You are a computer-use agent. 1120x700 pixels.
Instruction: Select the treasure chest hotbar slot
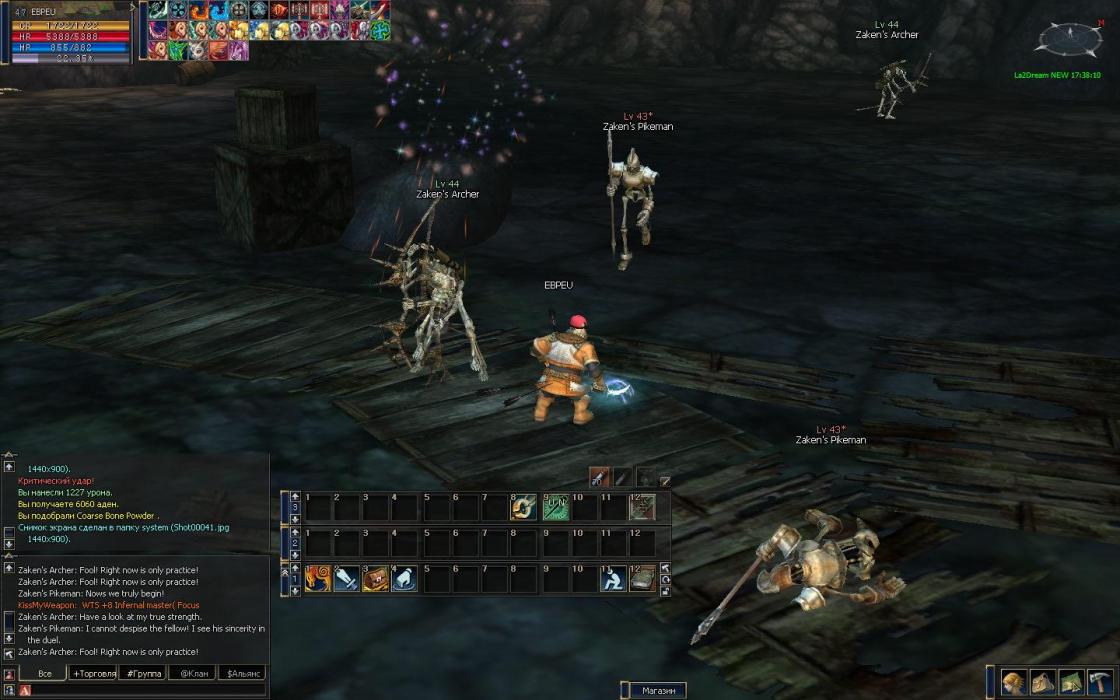376,578
